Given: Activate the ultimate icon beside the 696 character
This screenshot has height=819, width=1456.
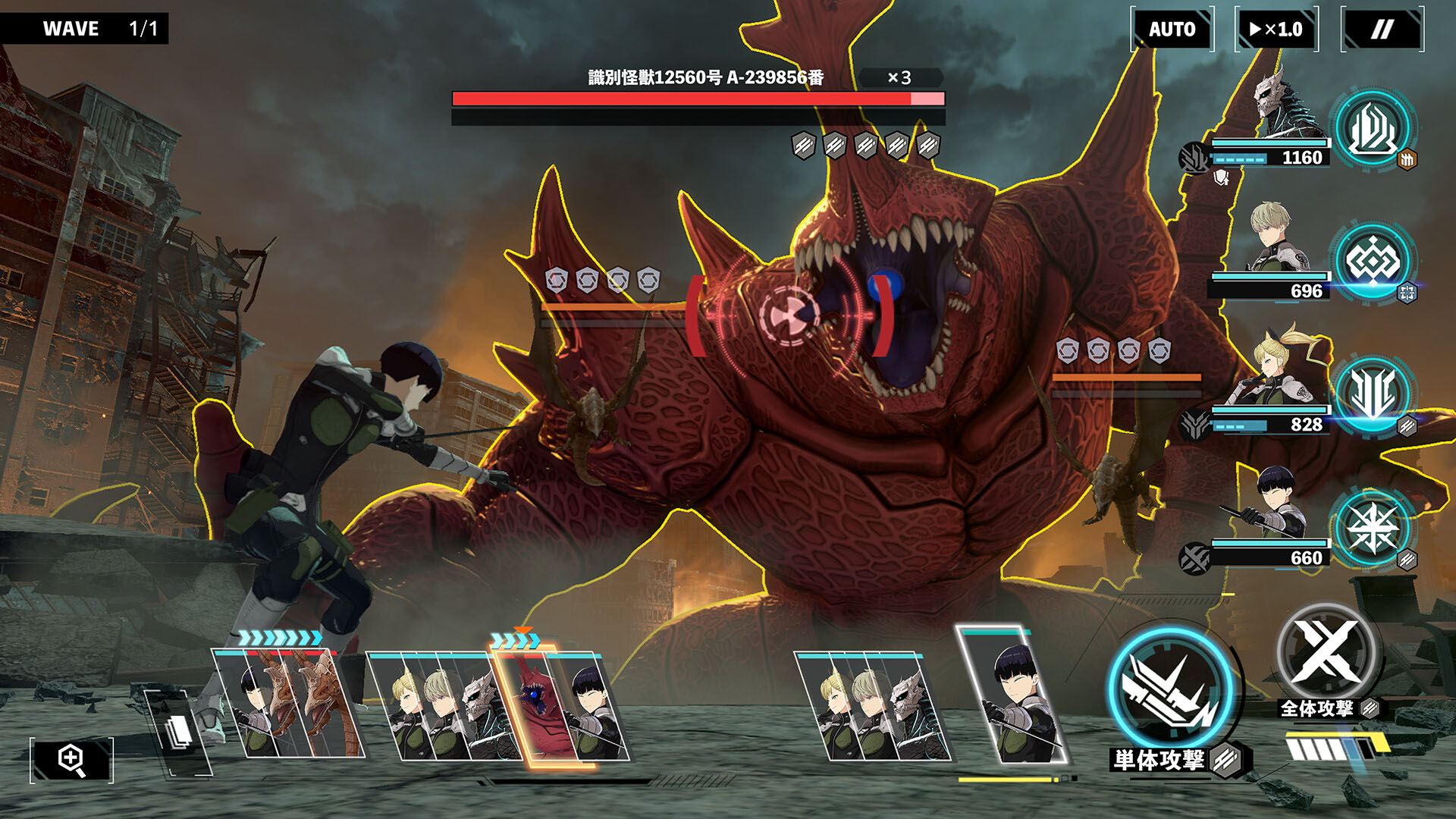Looking at the screenshot, I should pos(1373,262).
